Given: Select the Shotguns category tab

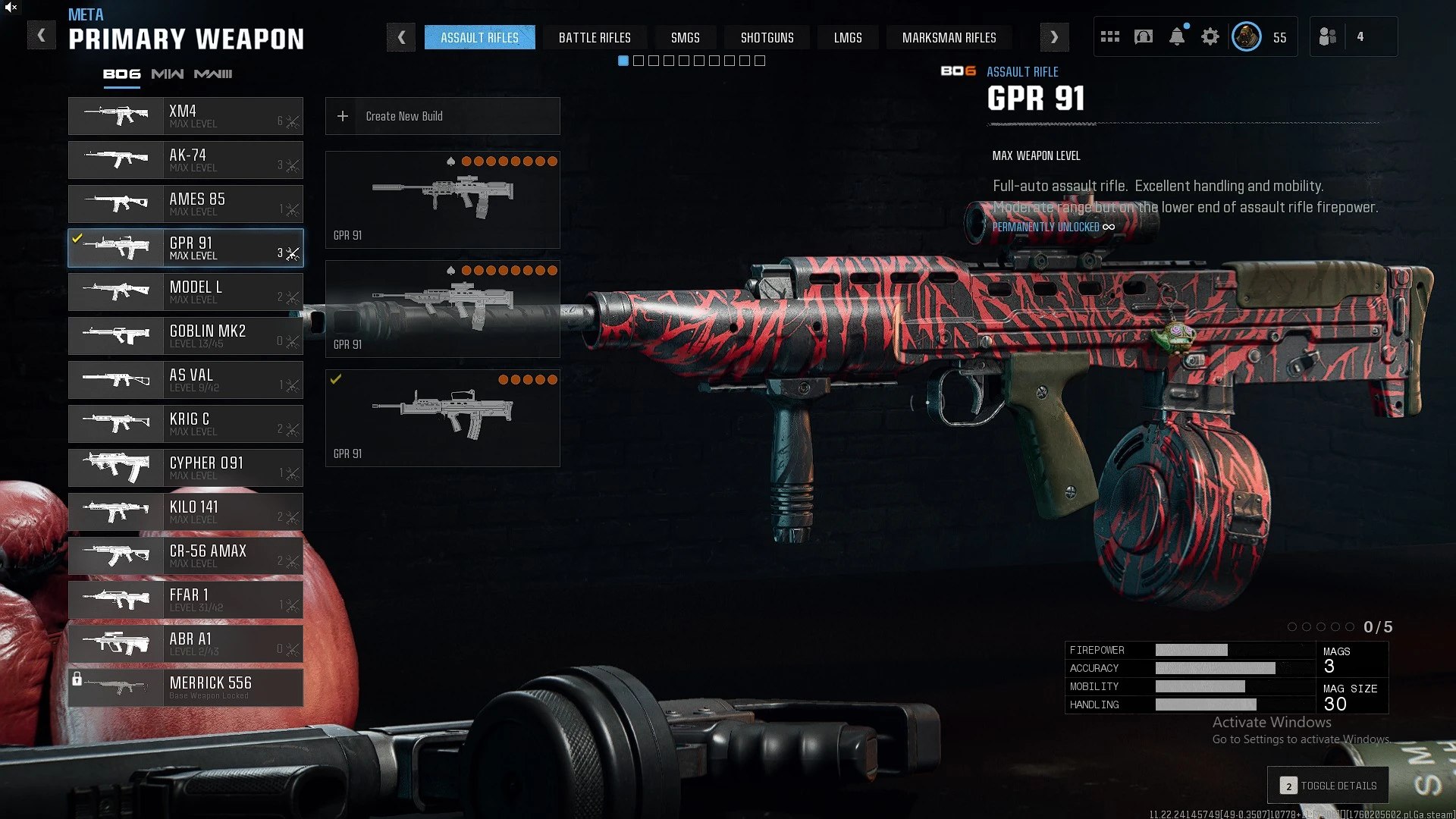Looking at the screenshot, I should (x=767, y=37).
